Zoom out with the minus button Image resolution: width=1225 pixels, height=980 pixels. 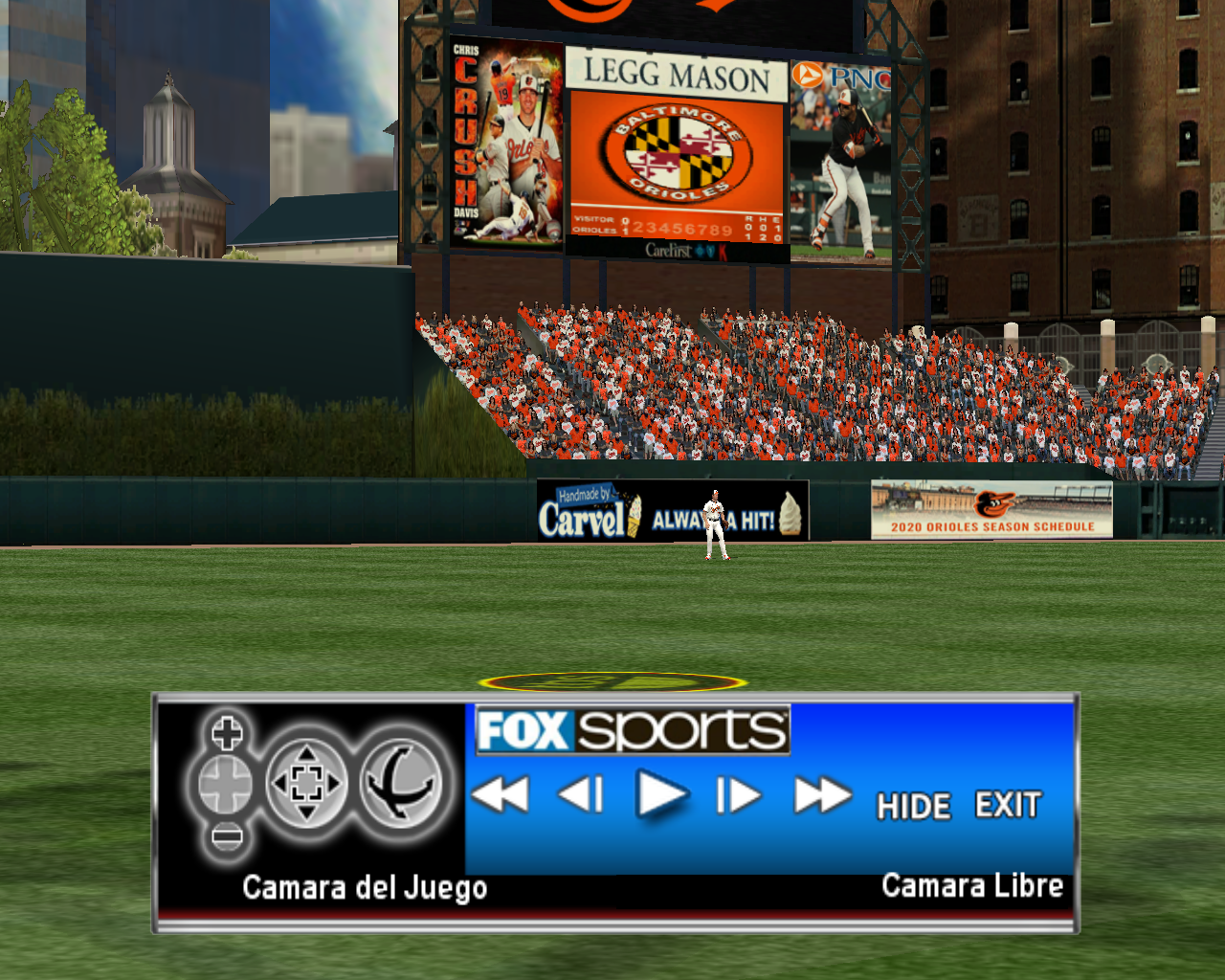pyautogui.click(x=227, y=837)
